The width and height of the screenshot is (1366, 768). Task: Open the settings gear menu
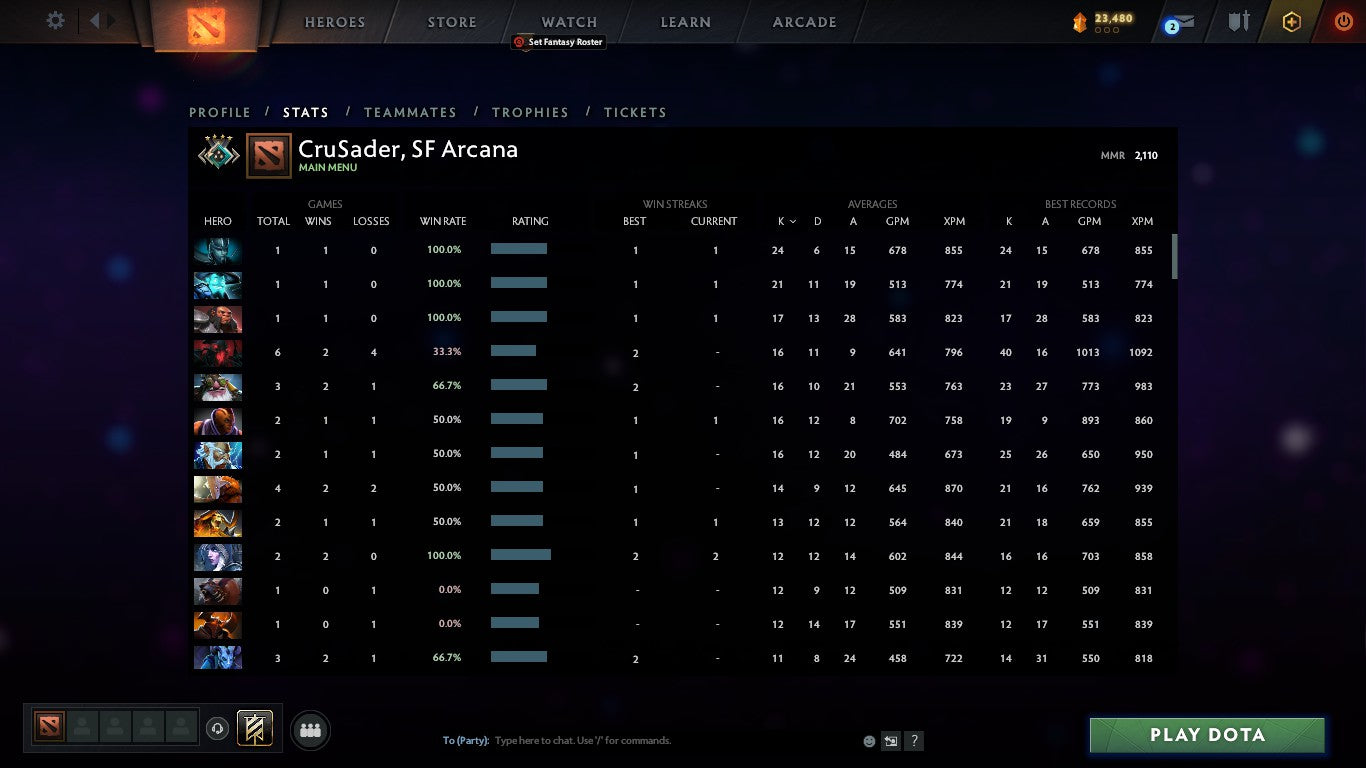coord(55,20)
